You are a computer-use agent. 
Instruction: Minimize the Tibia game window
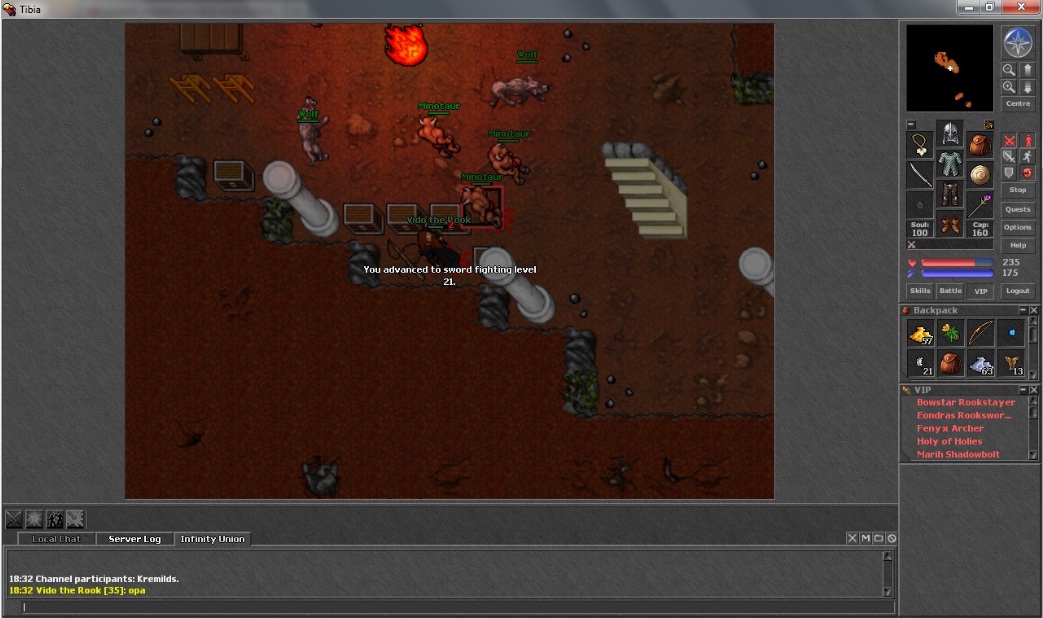point(968,8)
